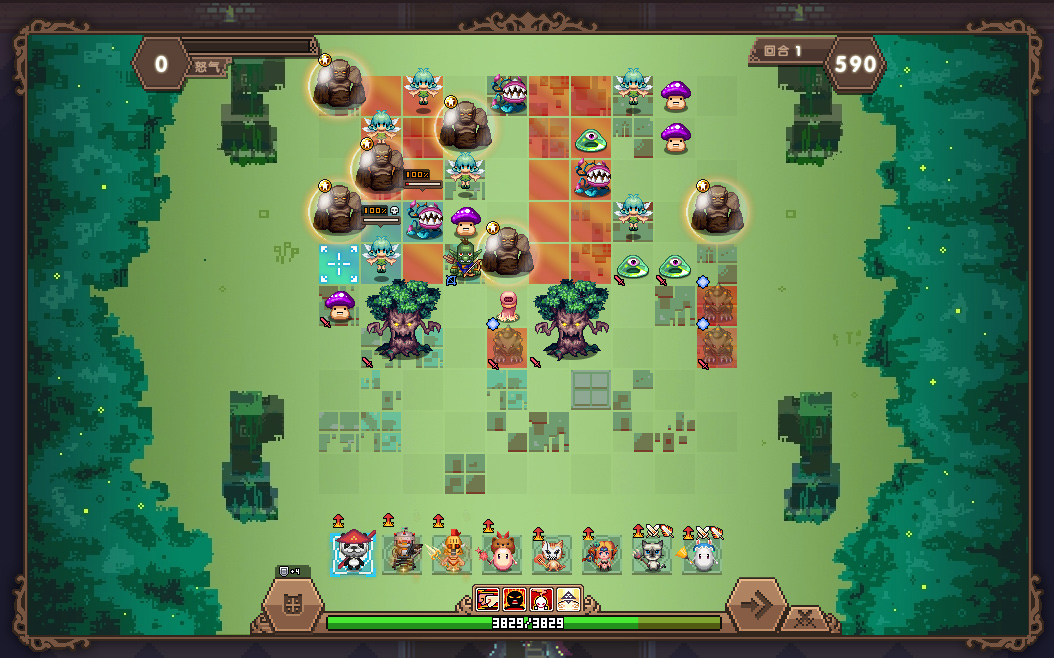1054x658 pixels.
Task: Activate the first red-faced skill icon
Action: click(487, 599)
